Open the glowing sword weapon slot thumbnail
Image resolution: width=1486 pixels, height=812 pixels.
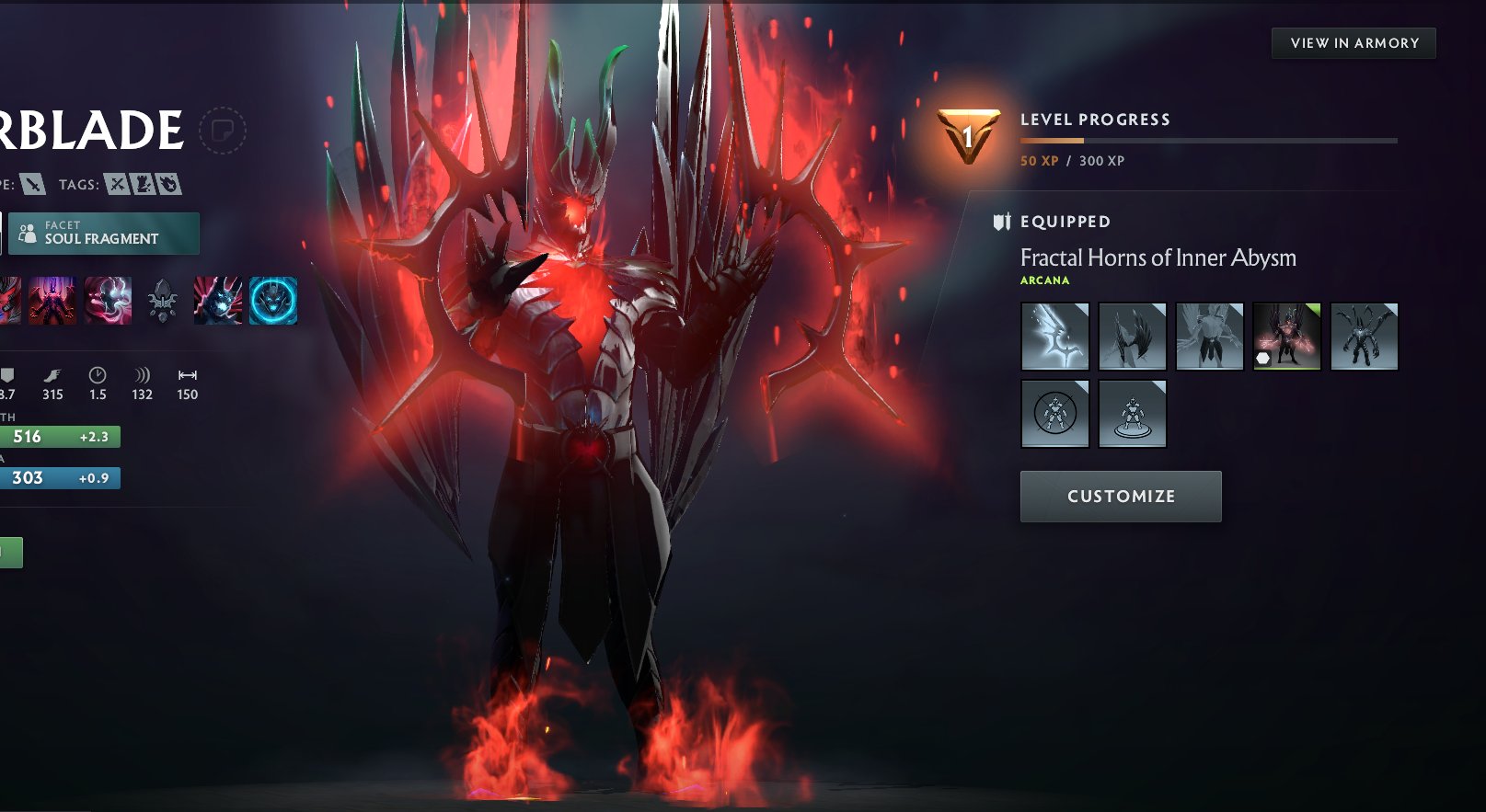tap(1054, 336)
